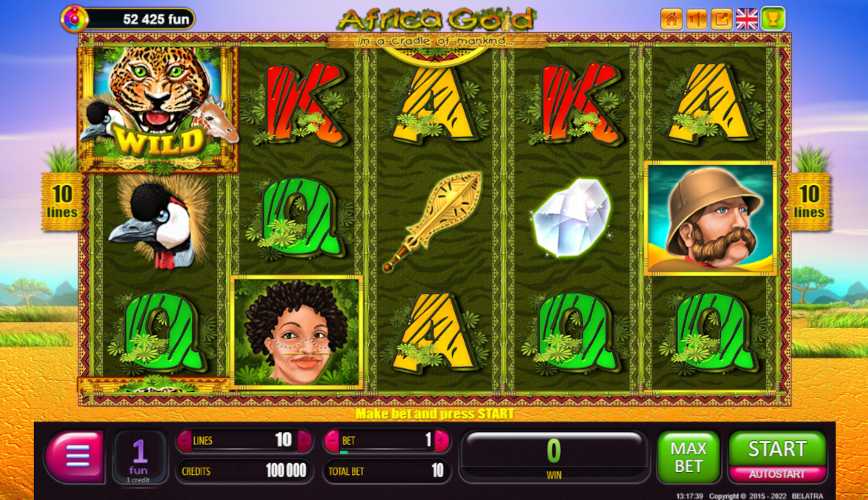The height and width of the screenshot is (500, 868).
Task: Hit the green MAX BET button
Action: coord(688,458)
